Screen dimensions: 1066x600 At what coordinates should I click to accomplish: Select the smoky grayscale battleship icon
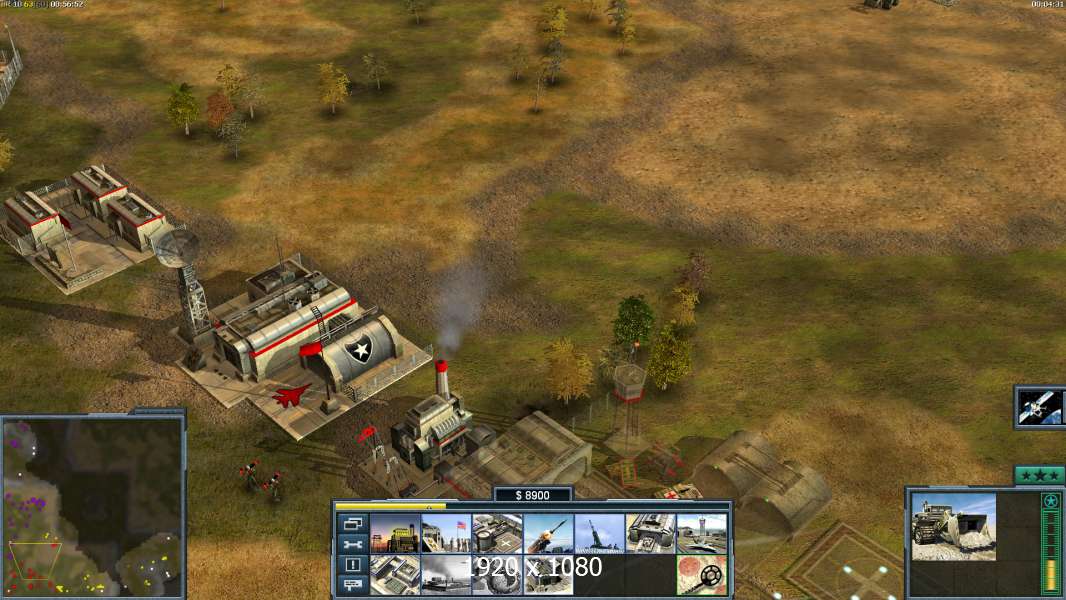(446, 574)
